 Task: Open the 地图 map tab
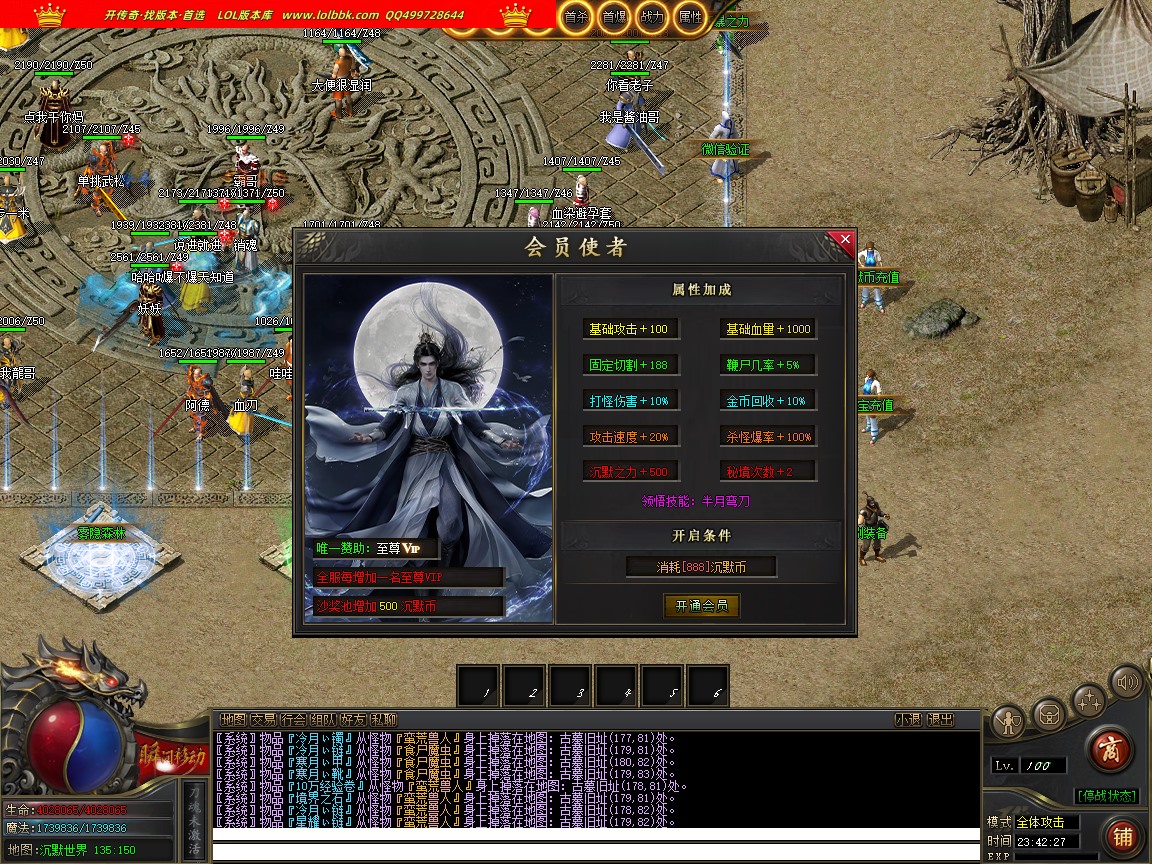[233, 719]
